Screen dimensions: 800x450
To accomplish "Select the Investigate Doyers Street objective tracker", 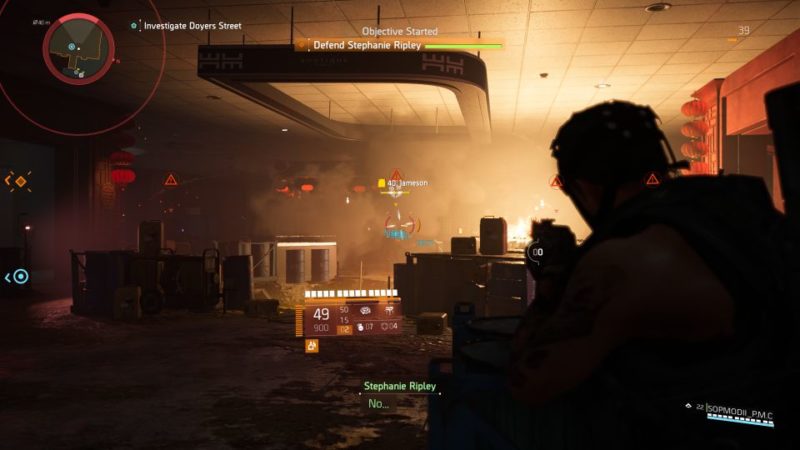I will point(192,26).
